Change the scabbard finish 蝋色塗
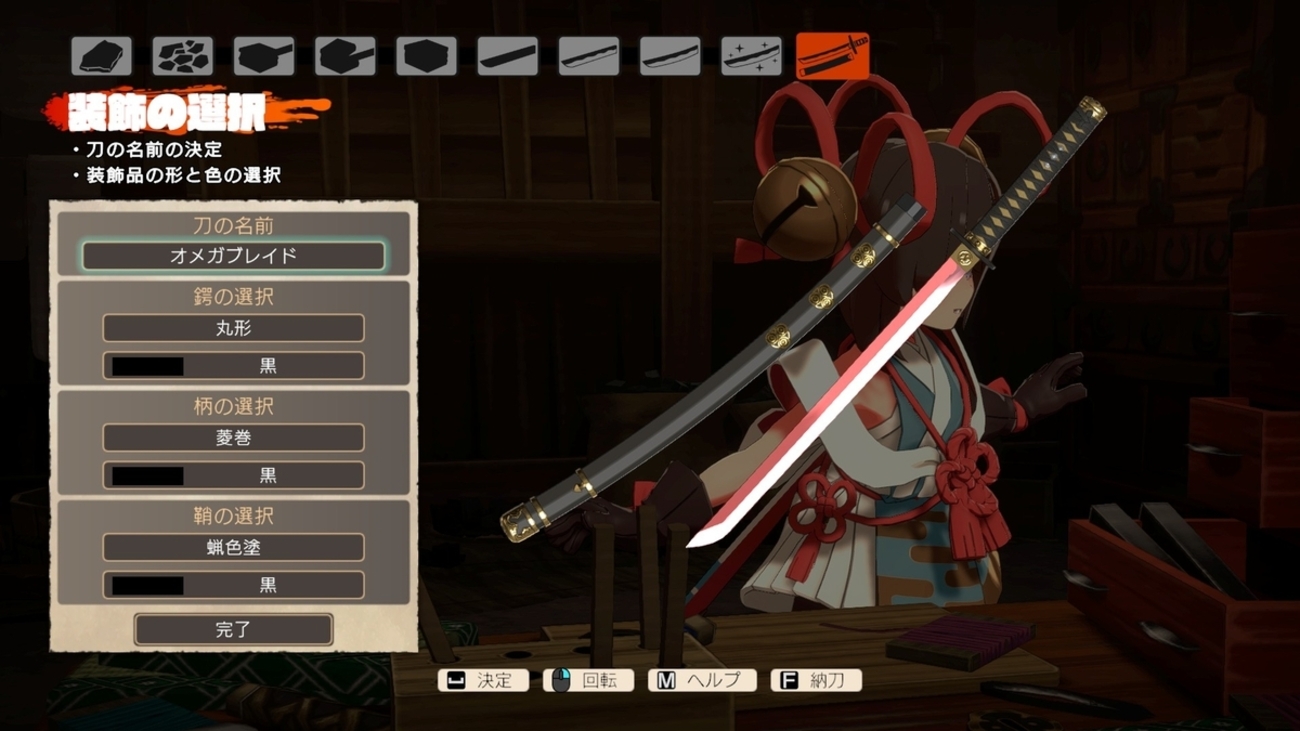Image resolution: width=1300 pixels, height=731 pixels. tap(233, 548)
